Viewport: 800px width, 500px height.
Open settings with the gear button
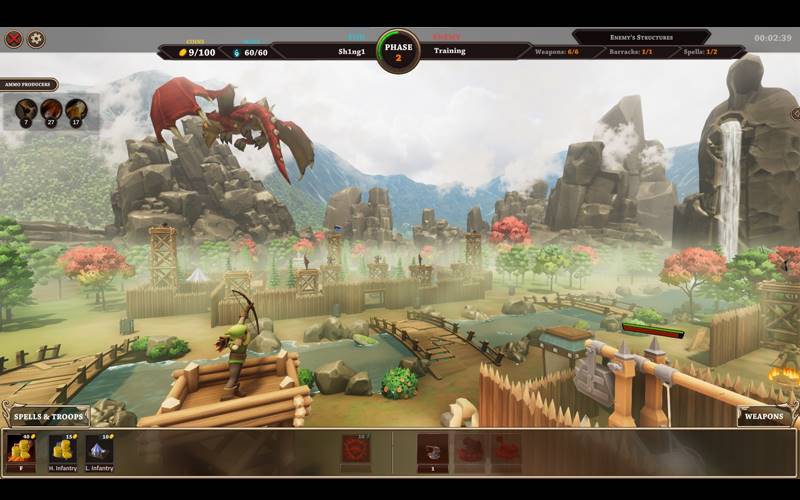(36, 40)
